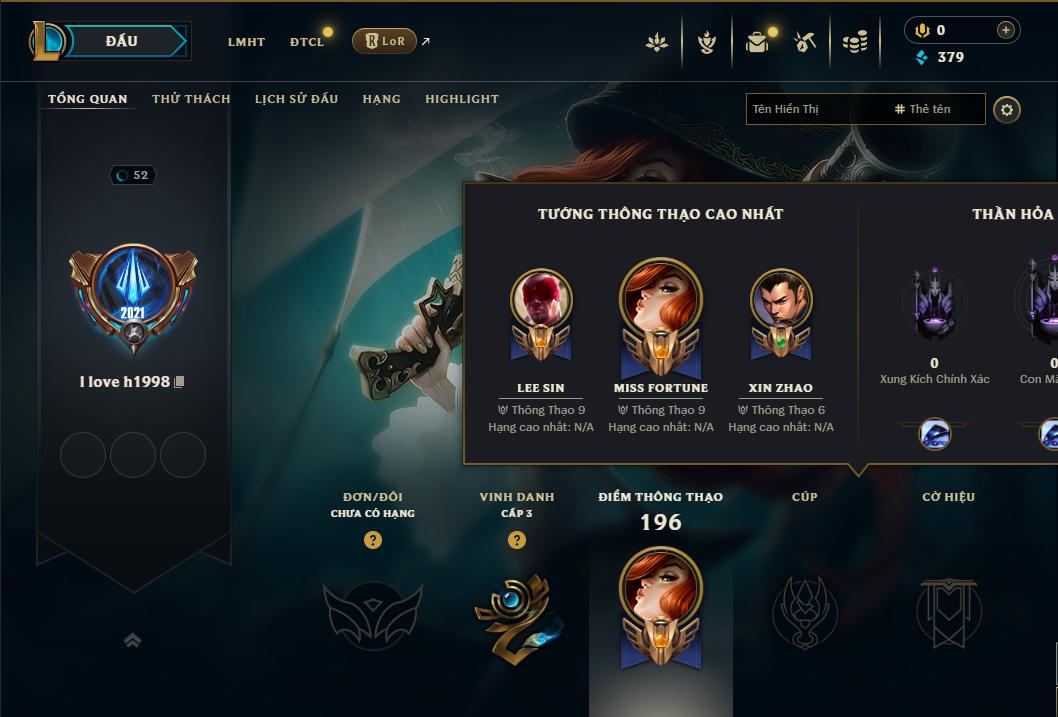Open the stacked coins store icon
Screen dimensions: 1058x717
(854, 42)
